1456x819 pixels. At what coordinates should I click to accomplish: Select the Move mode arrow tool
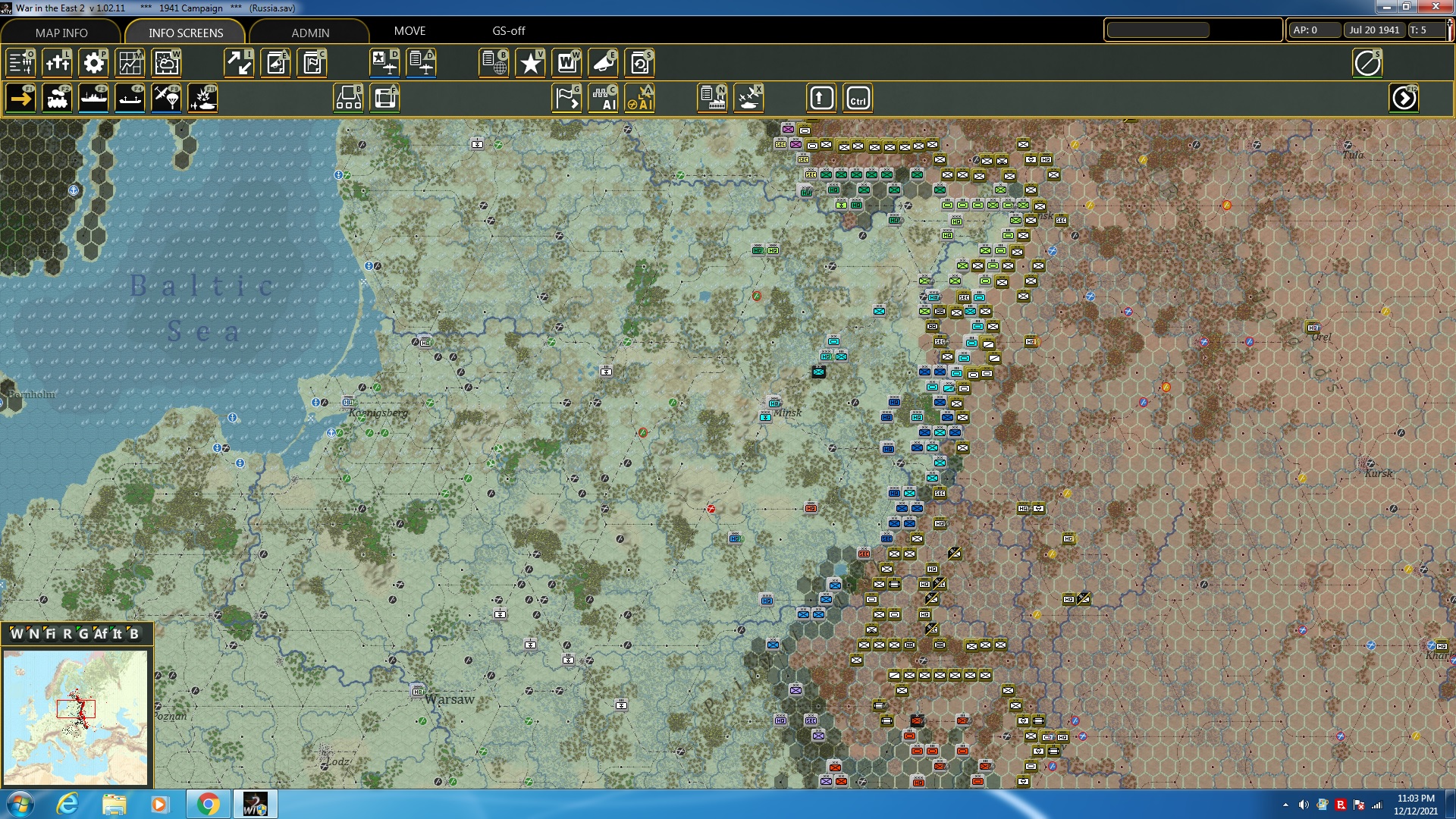pyautogui.click(x=20, y=98)
